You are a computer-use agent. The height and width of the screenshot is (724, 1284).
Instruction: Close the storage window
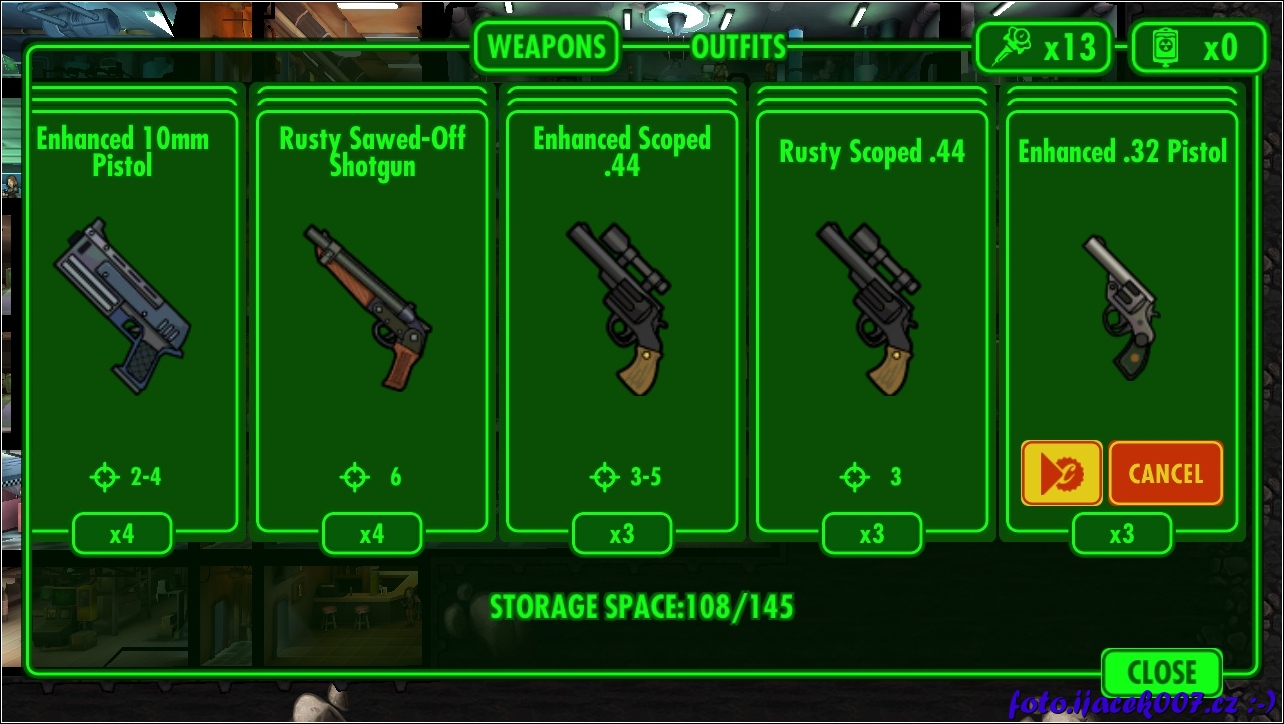coord(1162,672)
